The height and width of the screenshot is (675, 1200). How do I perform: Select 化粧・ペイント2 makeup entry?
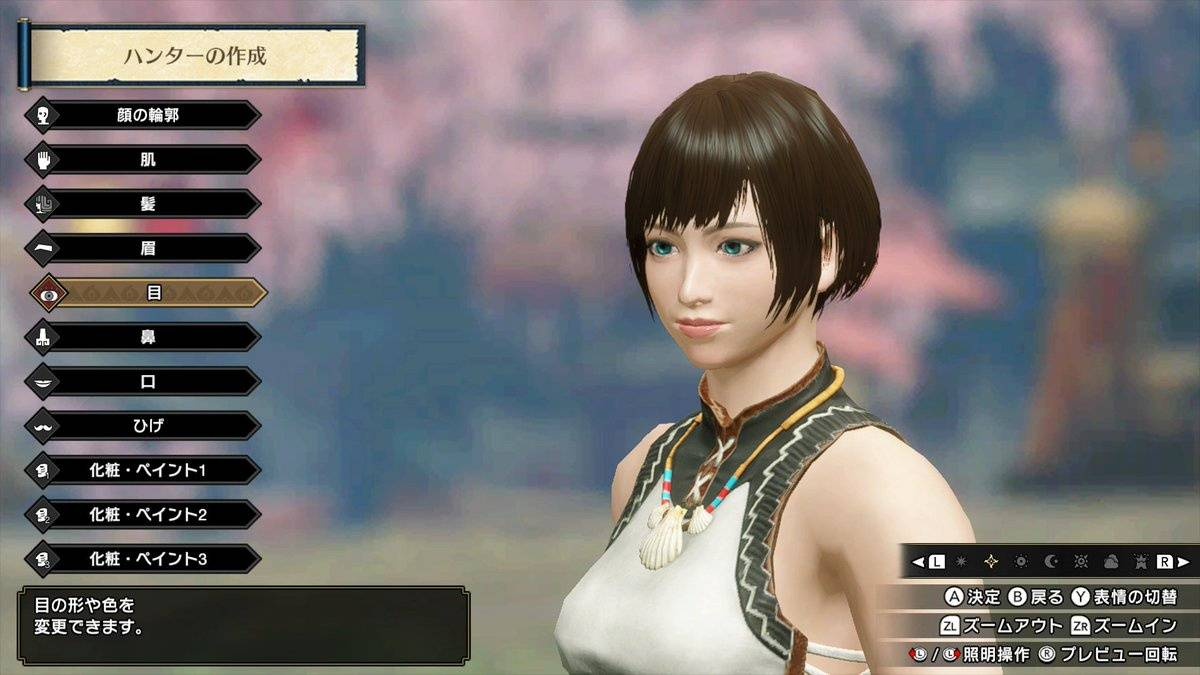tap(147, 514)
